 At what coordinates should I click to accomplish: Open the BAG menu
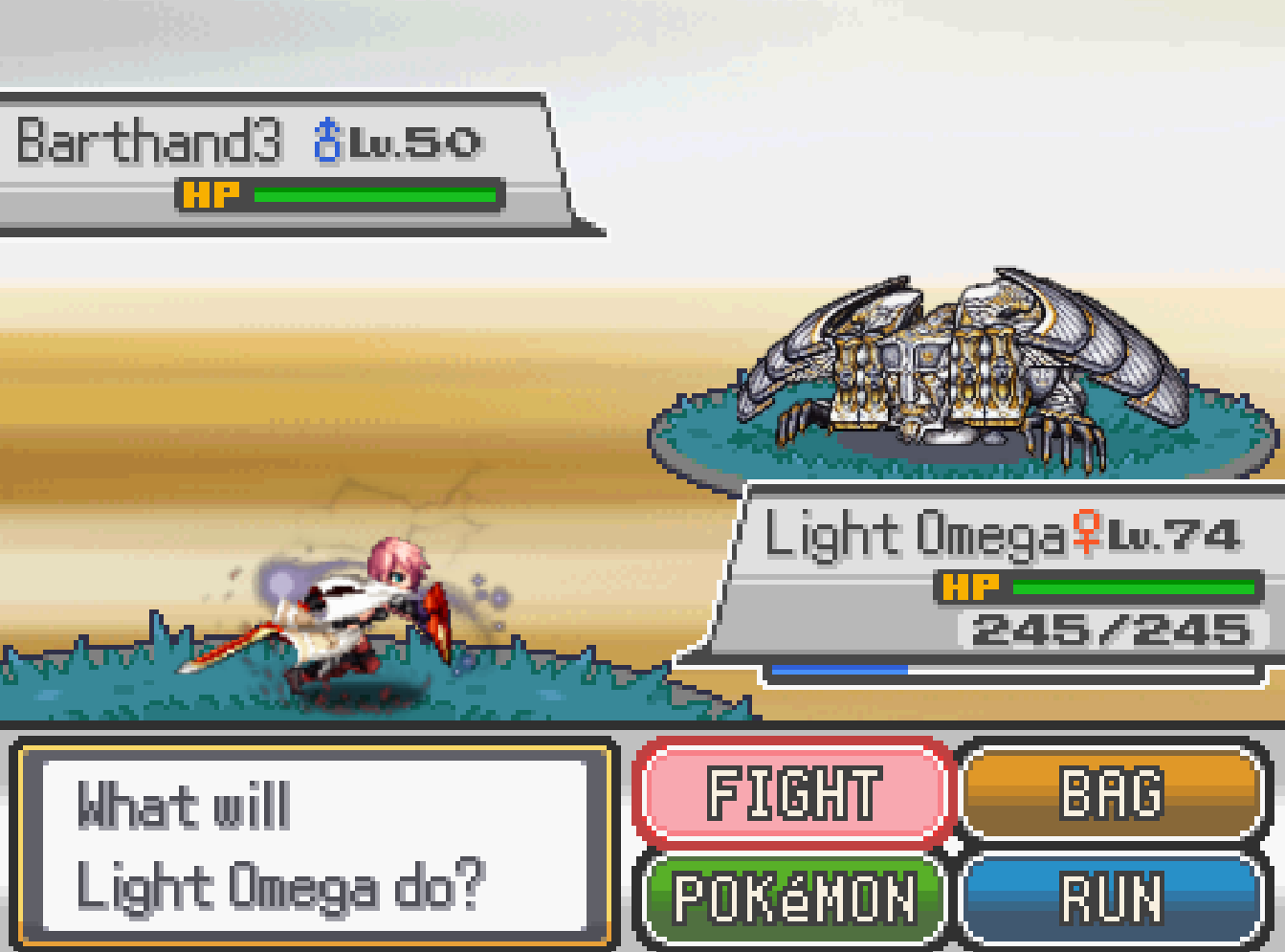1112,793
